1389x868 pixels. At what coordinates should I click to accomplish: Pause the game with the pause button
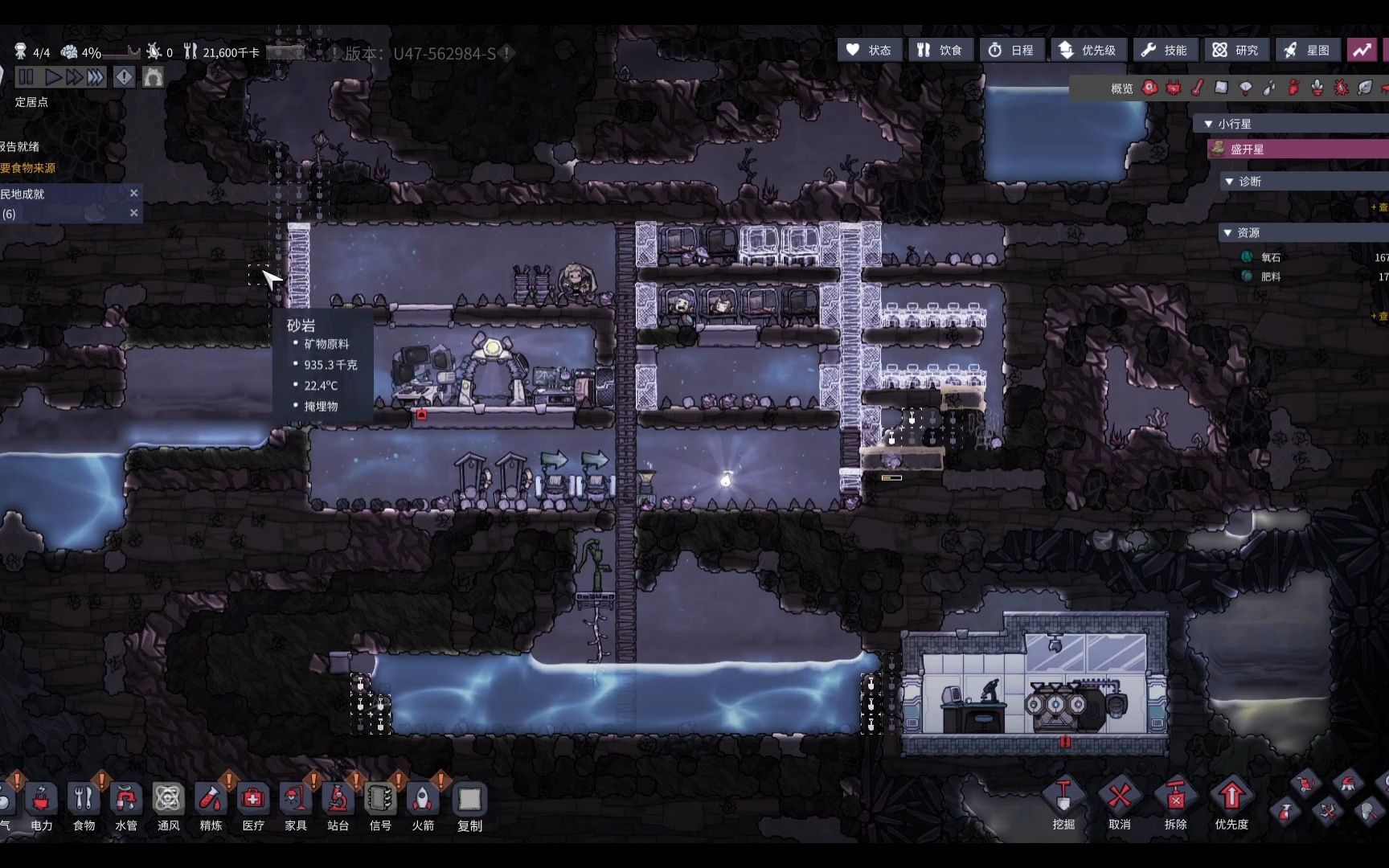[26, 77]
